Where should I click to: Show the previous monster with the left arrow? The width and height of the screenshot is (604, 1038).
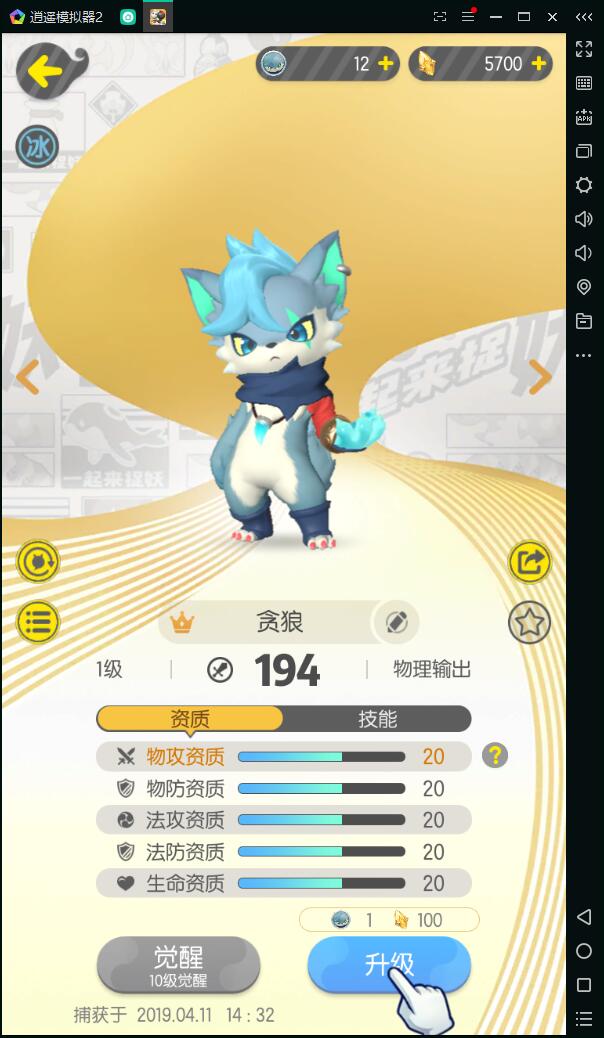pyautogui.click(x=27, y=377)
